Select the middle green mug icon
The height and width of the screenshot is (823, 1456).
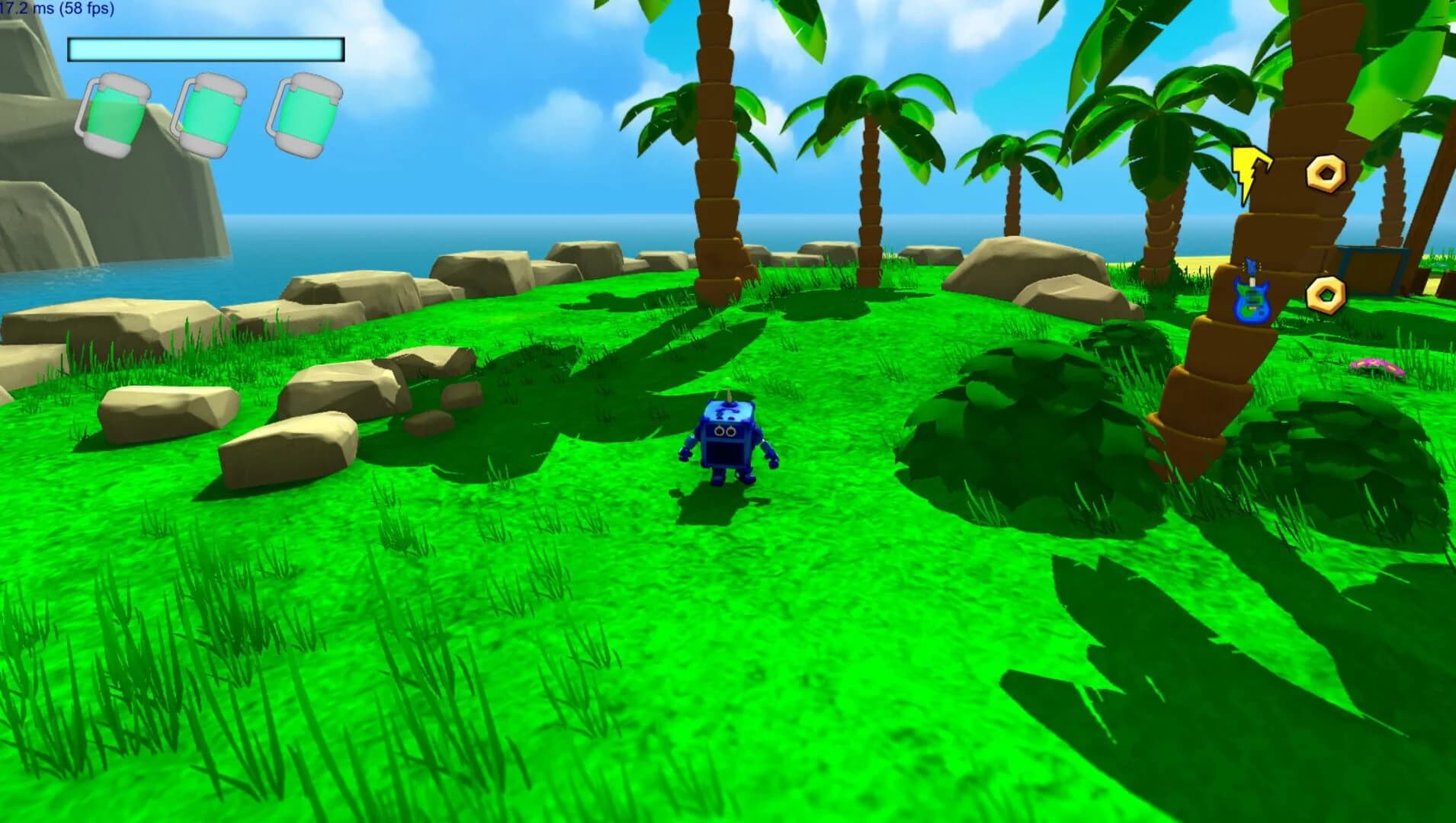tap(211, 113)
